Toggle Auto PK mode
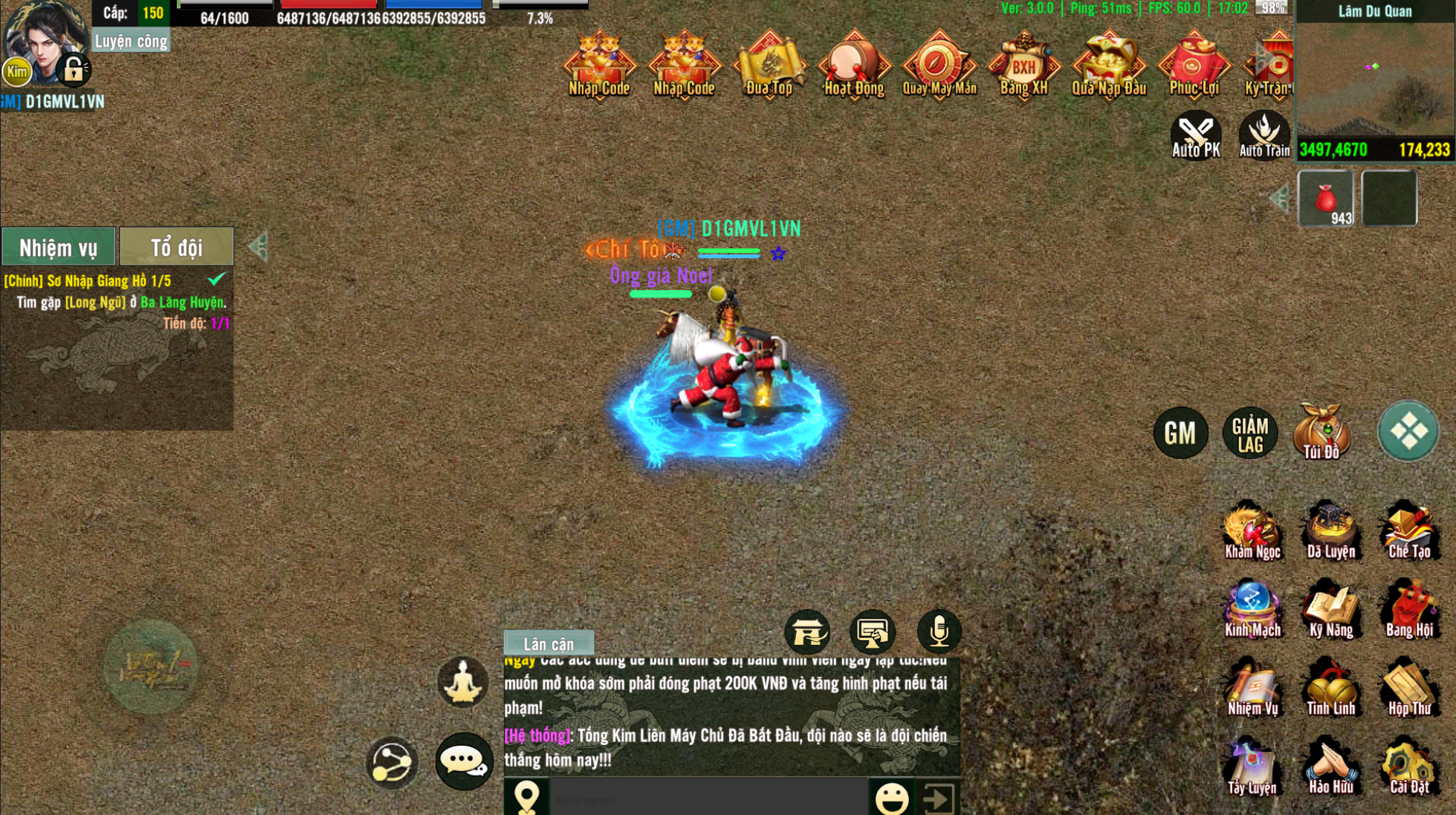The image size is (1456, 815). pyautogui.click(x=1195, y=135)
